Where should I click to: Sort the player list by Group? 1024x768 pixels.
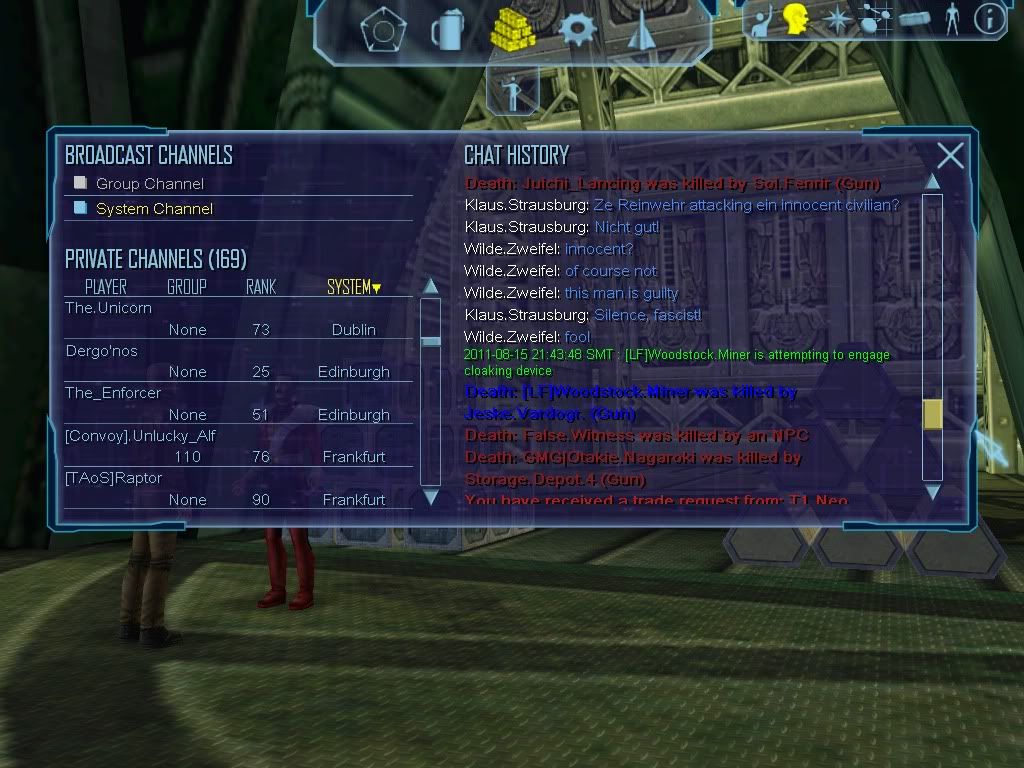(186, 287)
